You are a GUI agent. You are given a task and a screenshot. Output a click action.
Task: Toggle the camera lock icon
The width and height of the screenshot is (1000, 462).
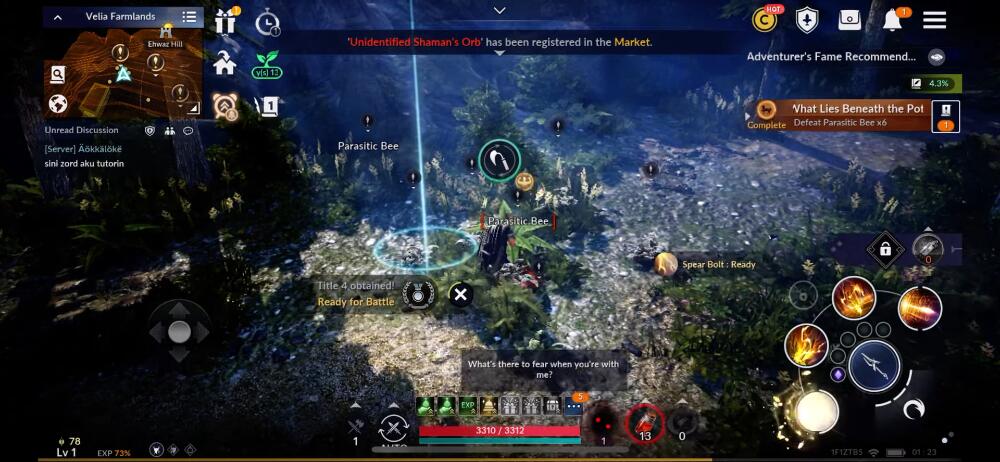point(884,248)
